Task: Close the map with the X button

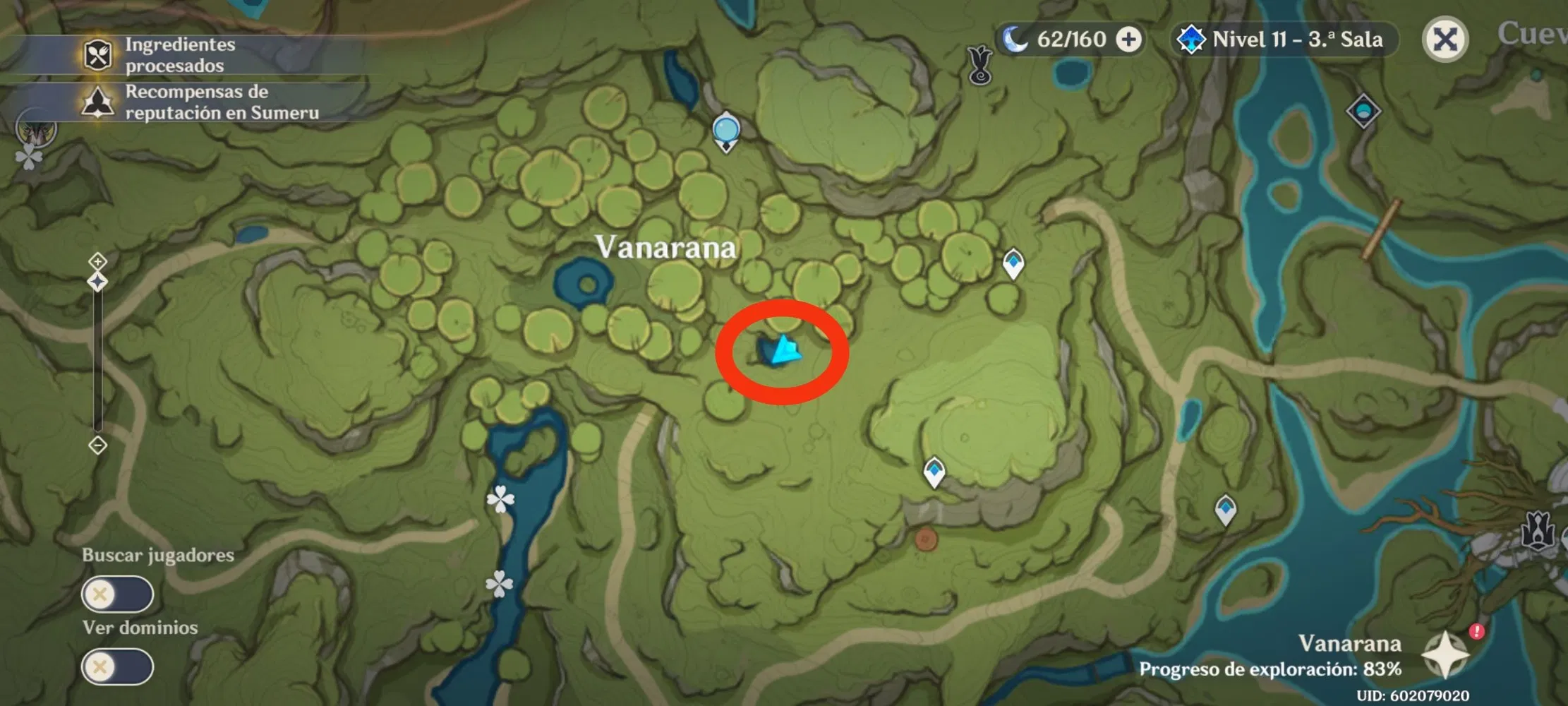Action: 1445,40
